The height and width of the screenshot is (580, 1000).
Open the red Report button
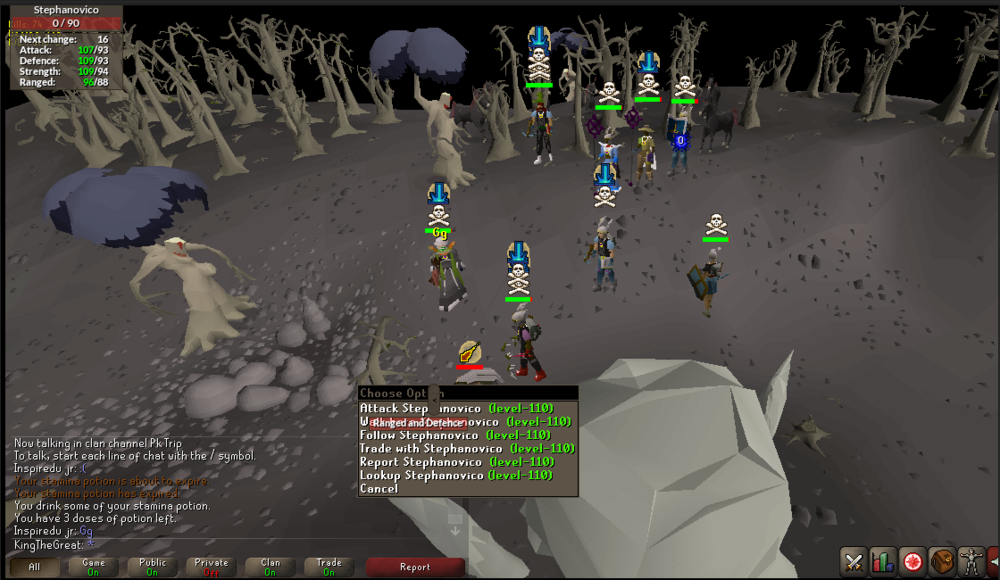pos(415,567)
